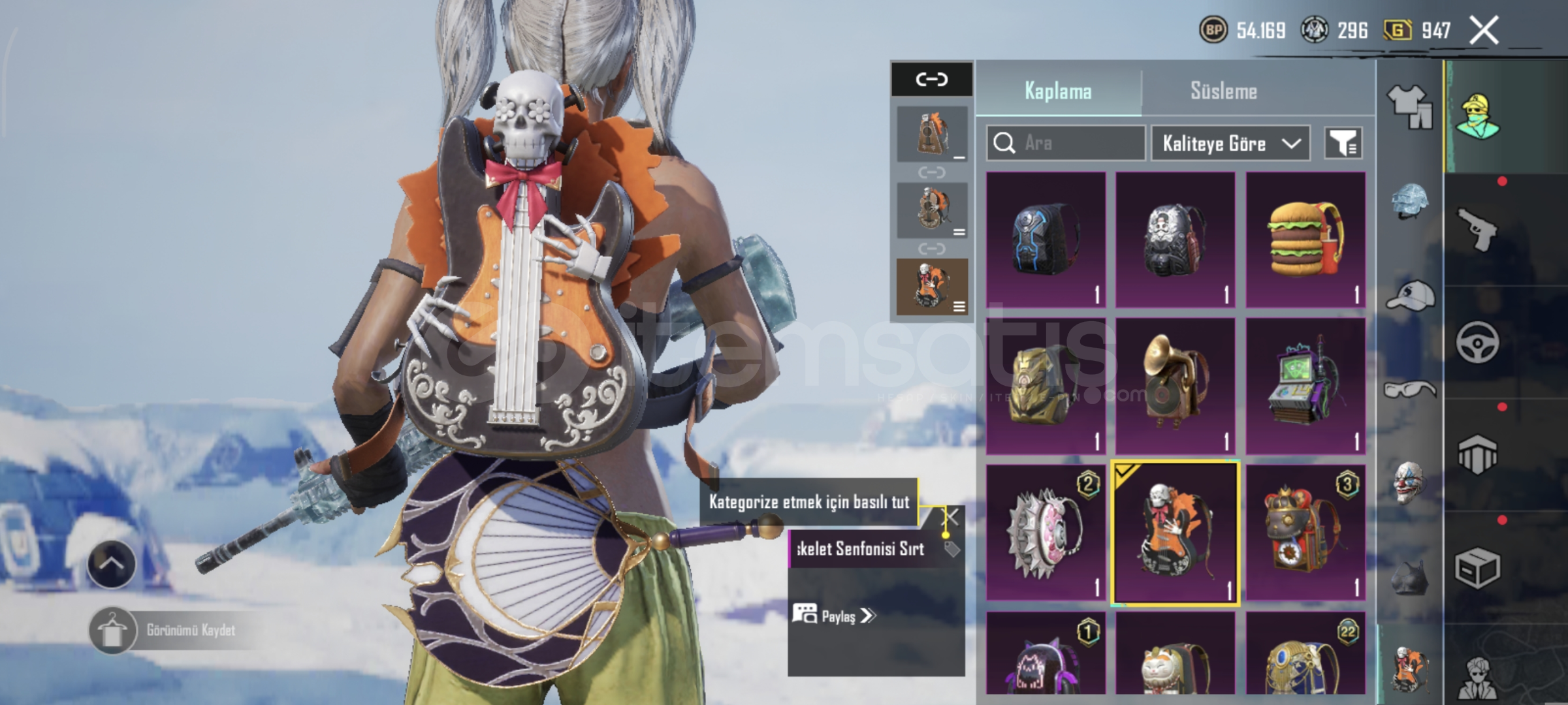
Task: Open the pistol weapons category
Action: [1478, 230]
